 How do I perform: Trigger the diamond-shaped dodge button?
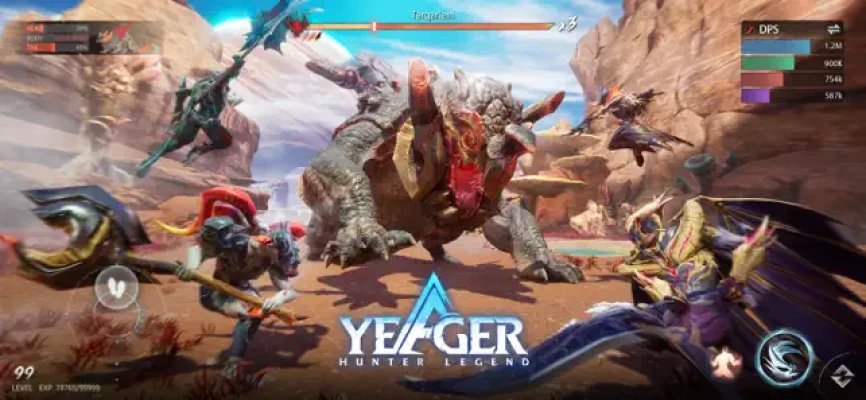pos(845,378)
